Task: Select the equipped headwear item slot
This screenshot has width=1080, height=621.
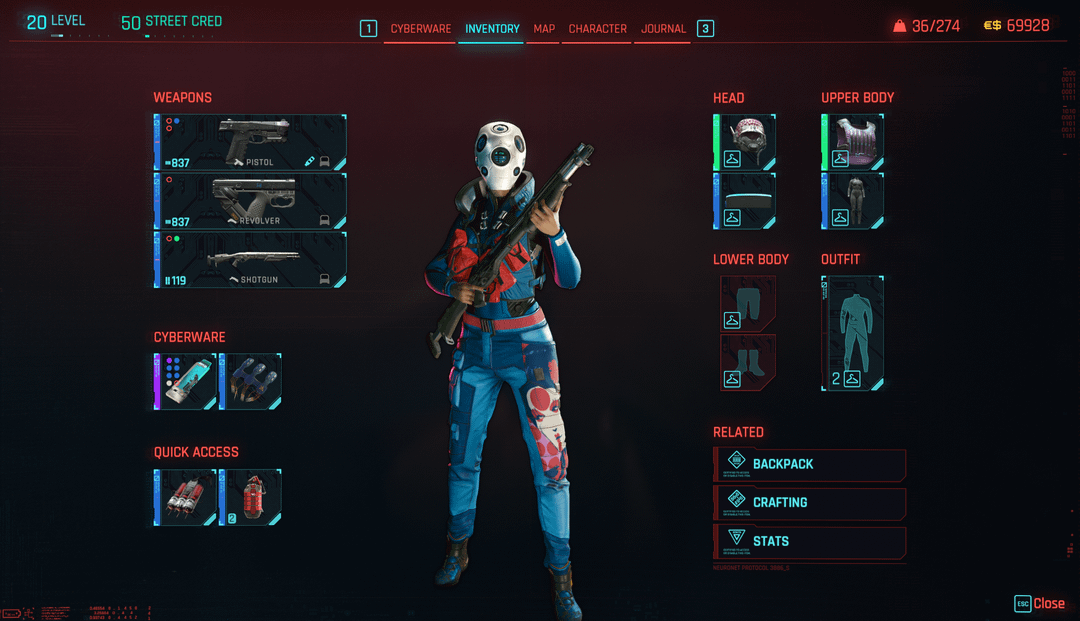Action: tap(747, 142)
